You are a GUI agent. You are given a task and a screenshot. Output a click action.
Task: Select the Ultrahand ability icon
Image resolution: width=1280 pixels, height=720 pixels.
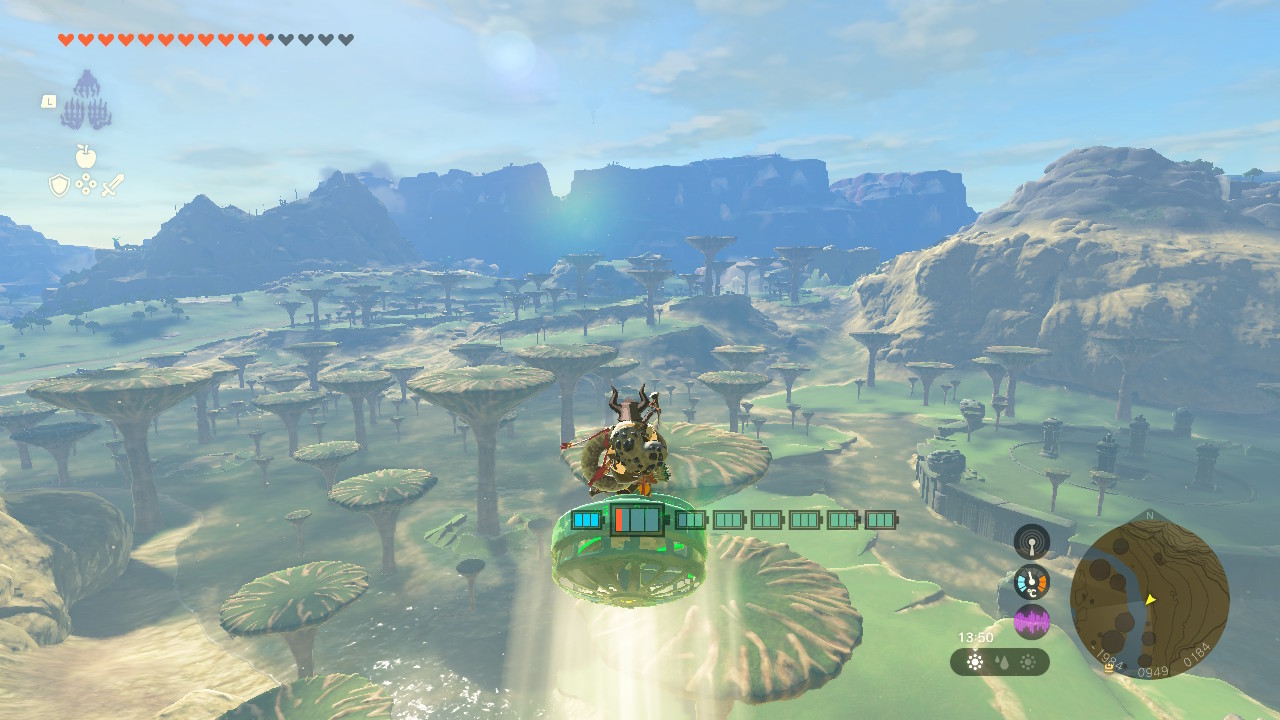[x=86, y=100]
